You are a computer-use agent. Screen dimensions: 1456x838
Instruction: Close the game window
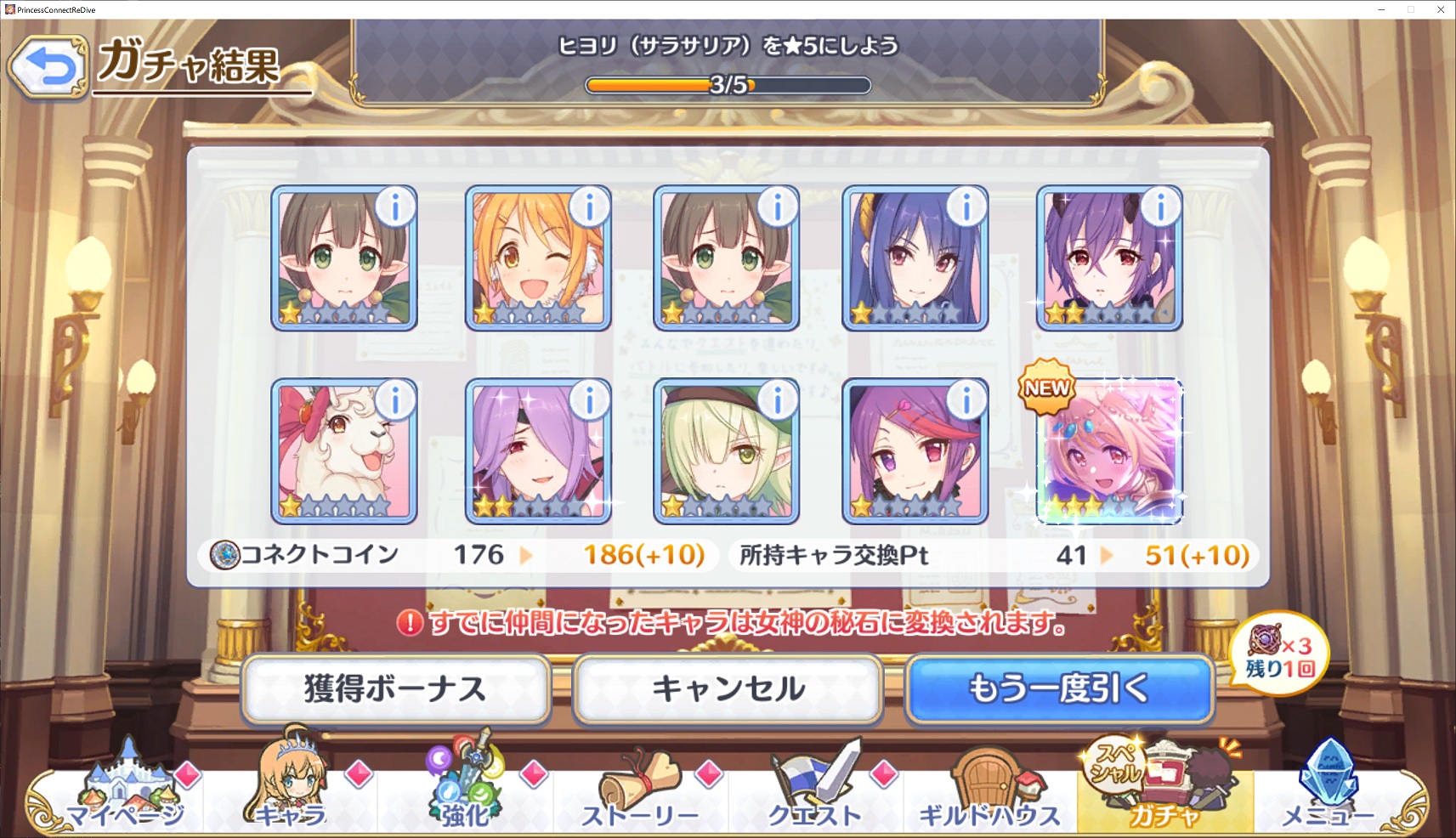click(1441, 9)
